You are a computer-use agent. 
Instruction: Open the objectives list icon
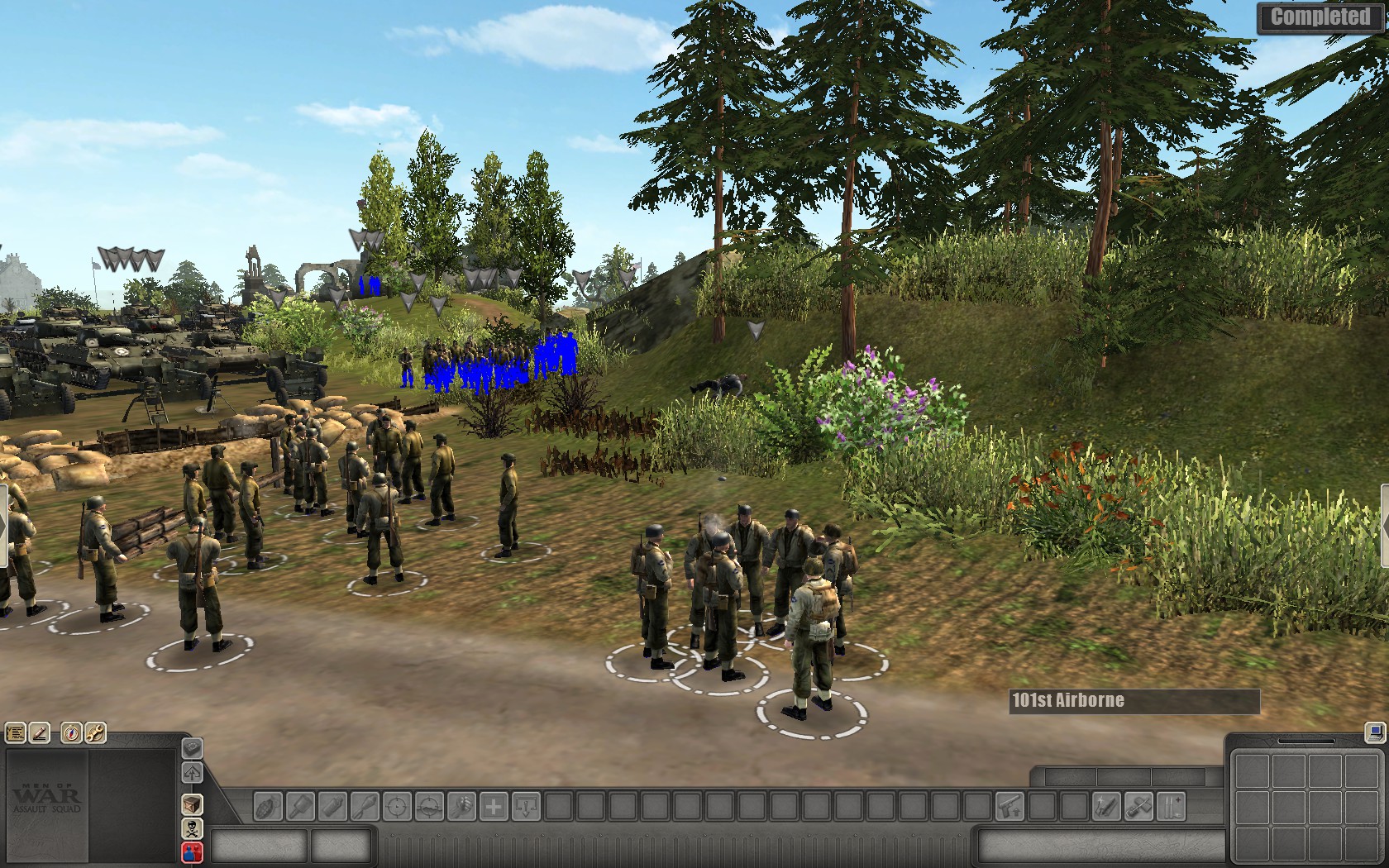tap(15, 732)
